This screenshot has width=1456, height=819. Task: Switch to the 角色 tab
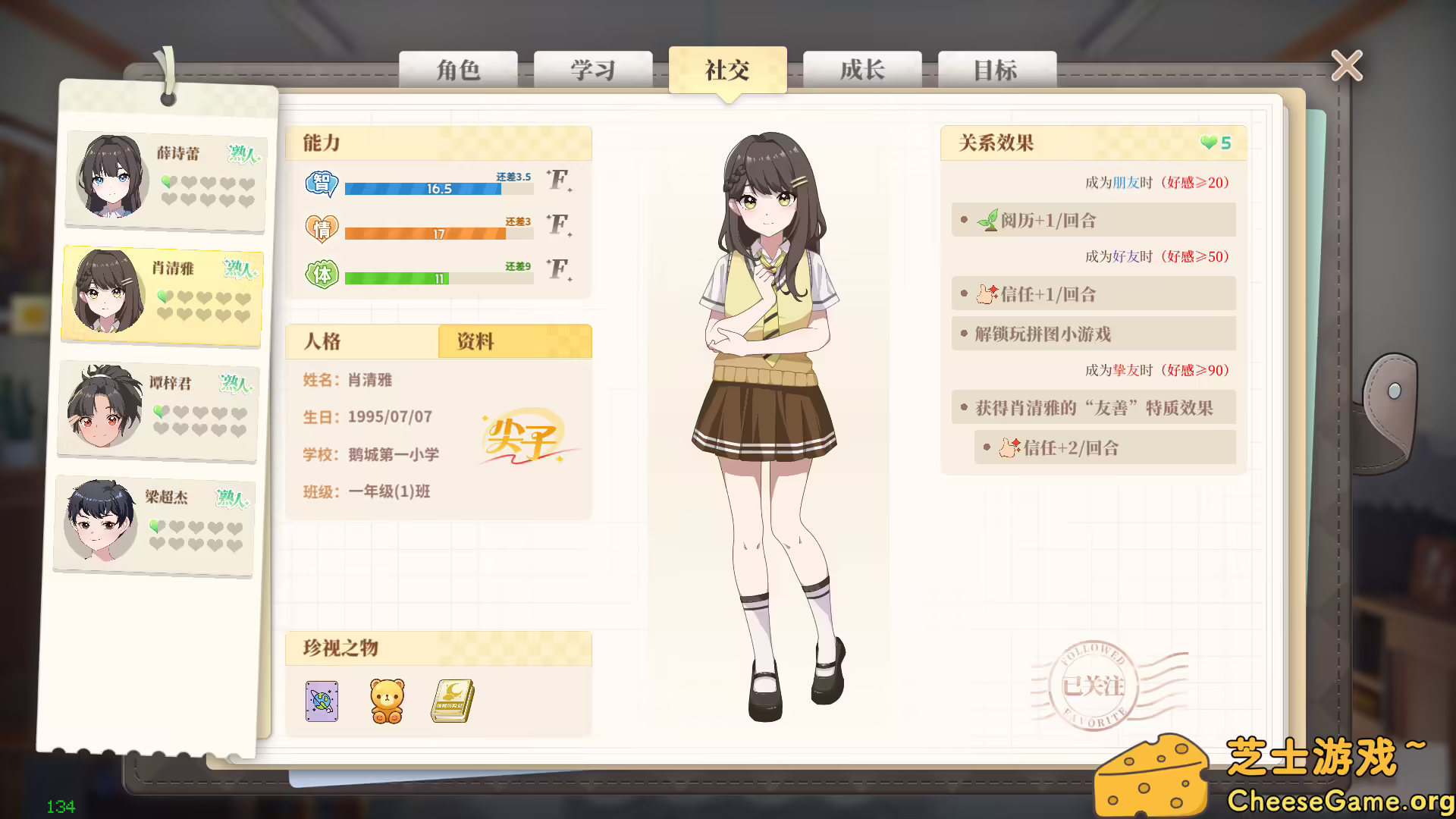[458, 70]
